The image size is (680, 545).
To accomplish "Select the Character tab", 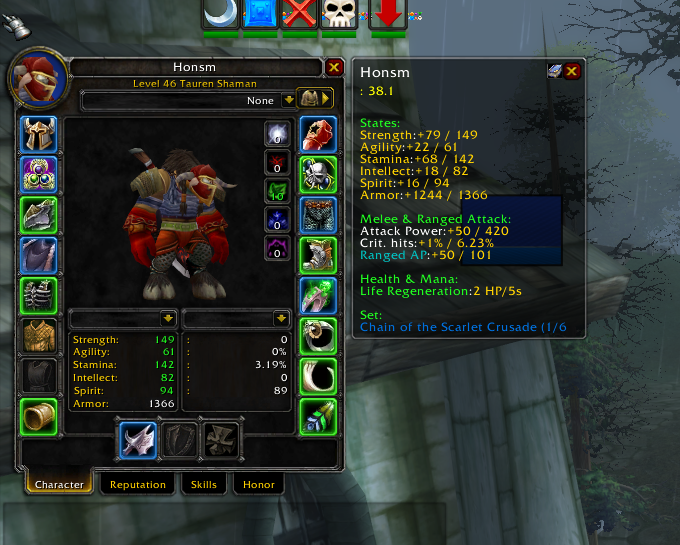I will [59, 485].
